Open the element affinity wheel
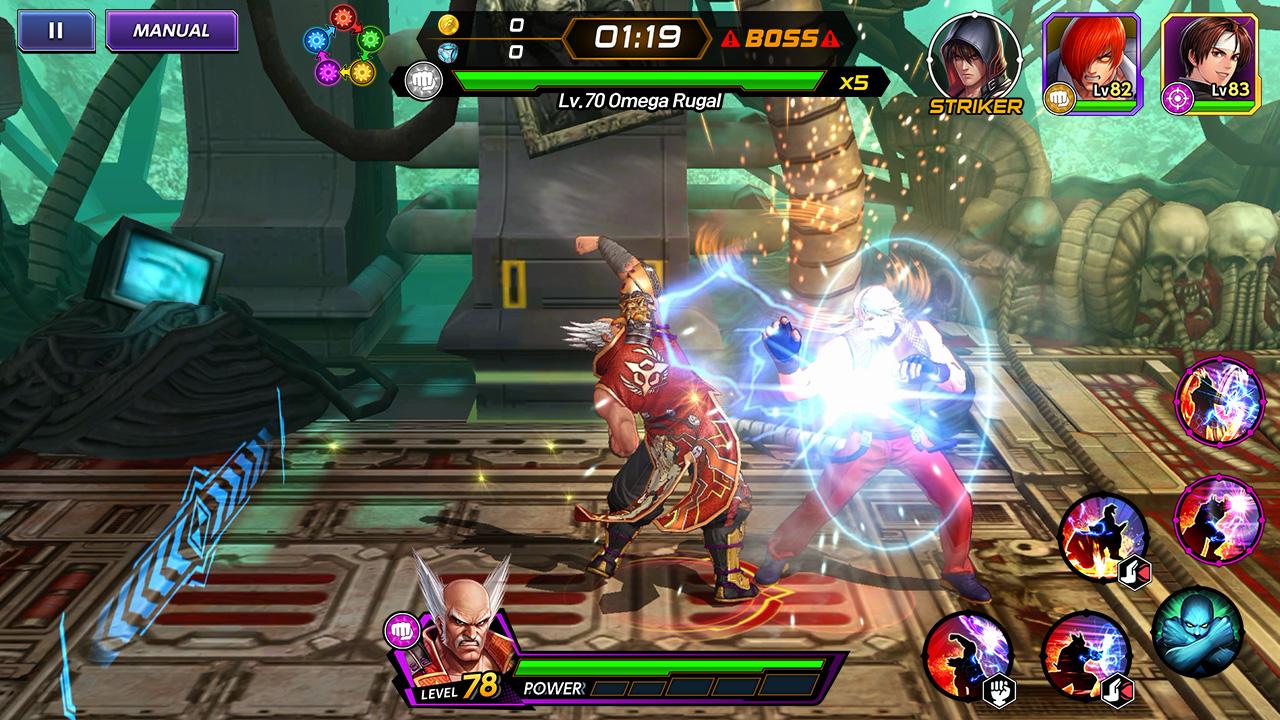Screen dimensions: 1280x720 pyautogui.click(x=343, y=45)
